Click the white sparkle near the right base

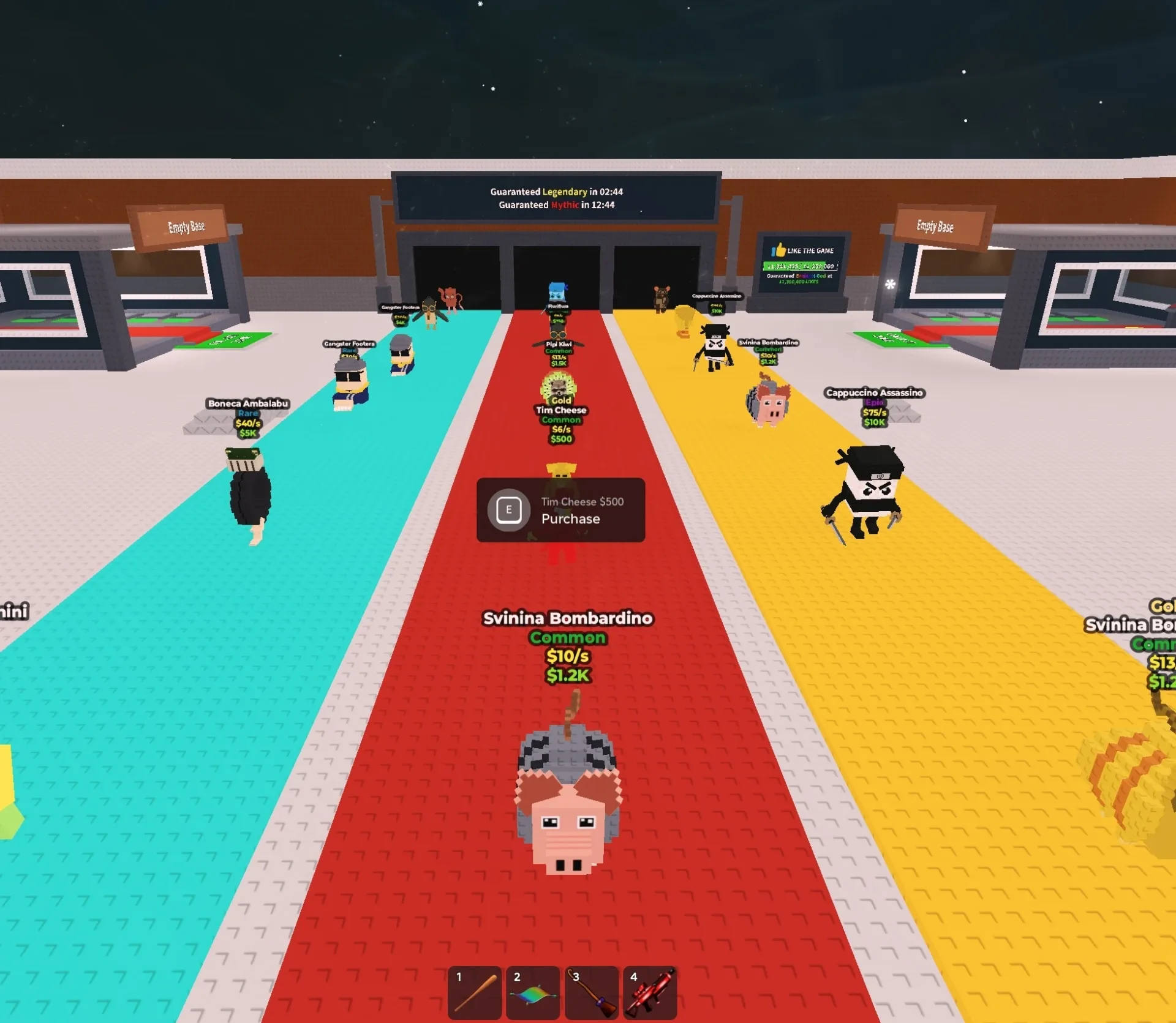pos(892,285)
